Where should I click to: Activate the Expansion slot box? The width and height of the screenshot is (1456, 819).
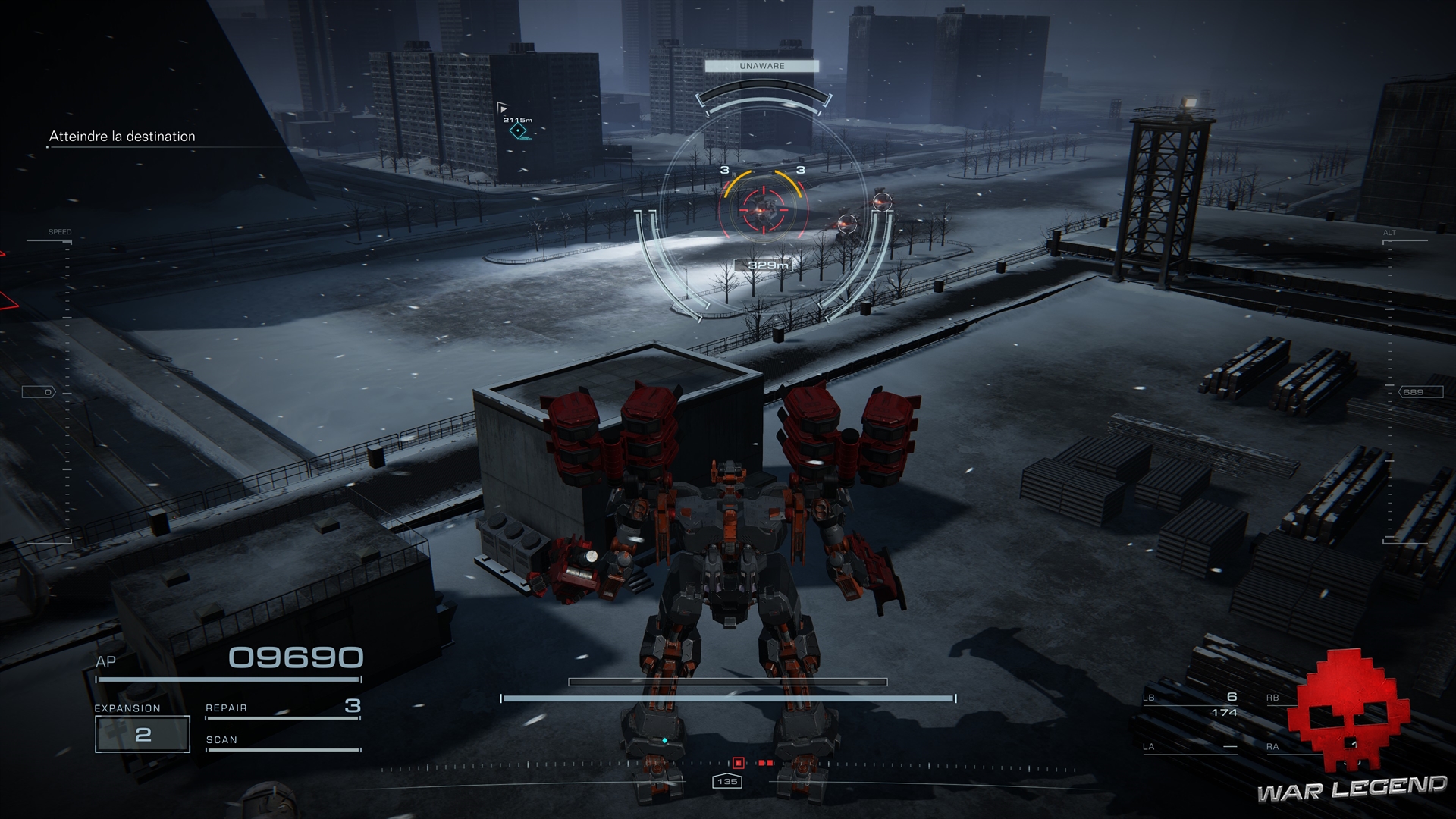(143, 734)
